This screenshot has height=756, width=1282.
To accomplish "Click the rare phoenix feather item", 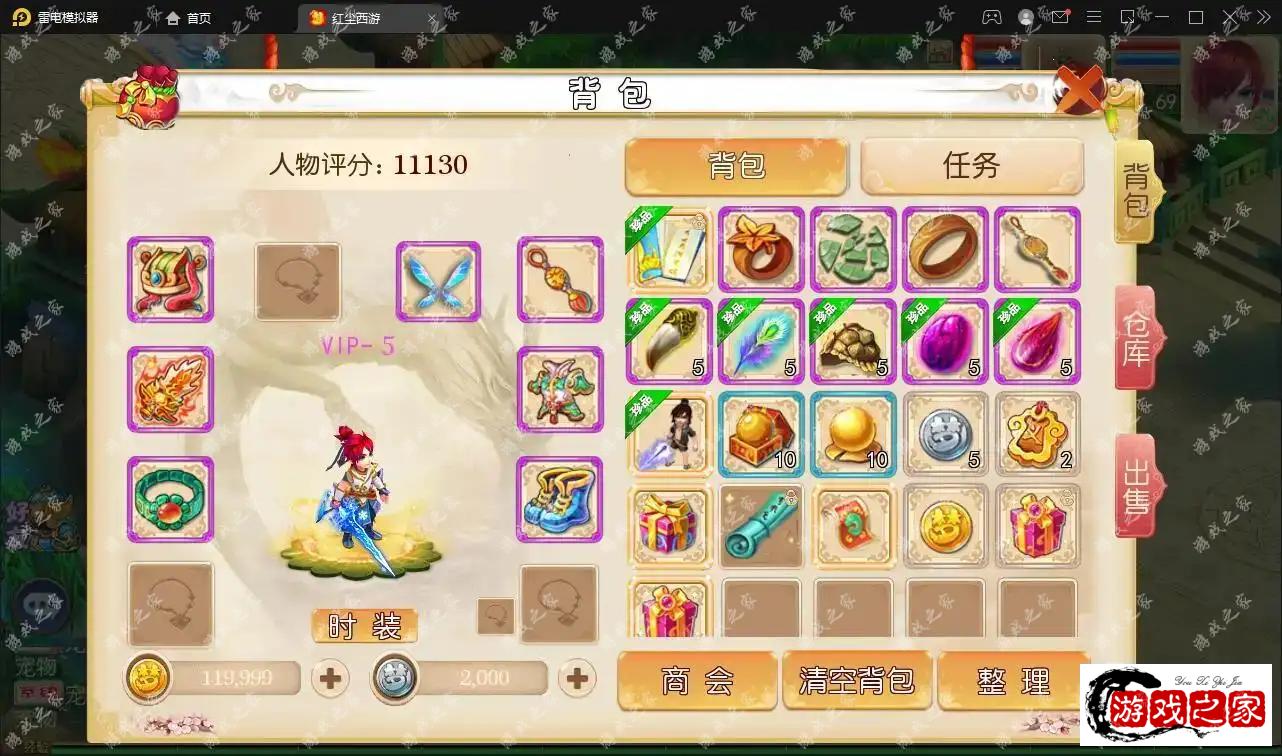I will click(x=761, y=342).
